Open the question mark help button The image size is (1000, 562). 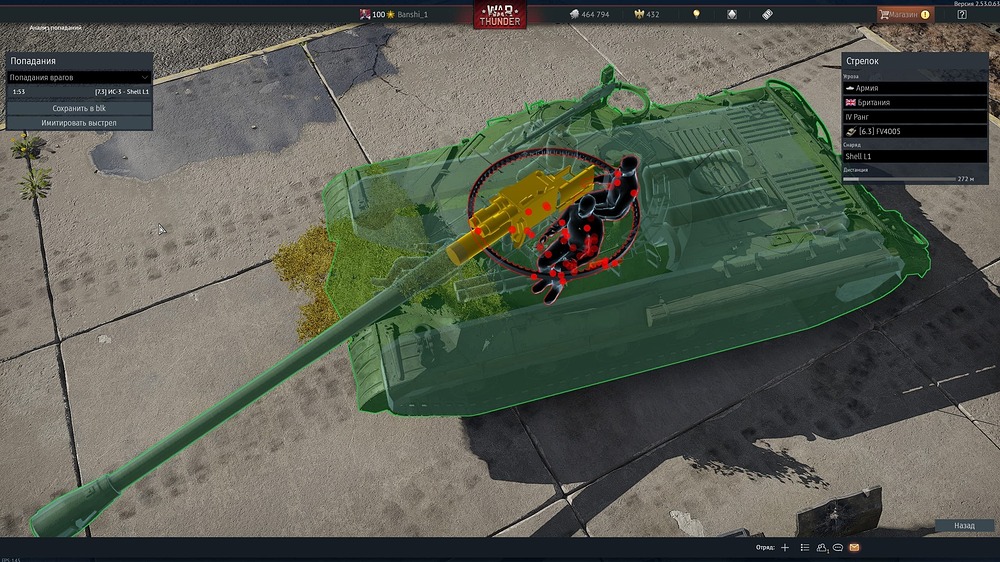coord(962,14)
